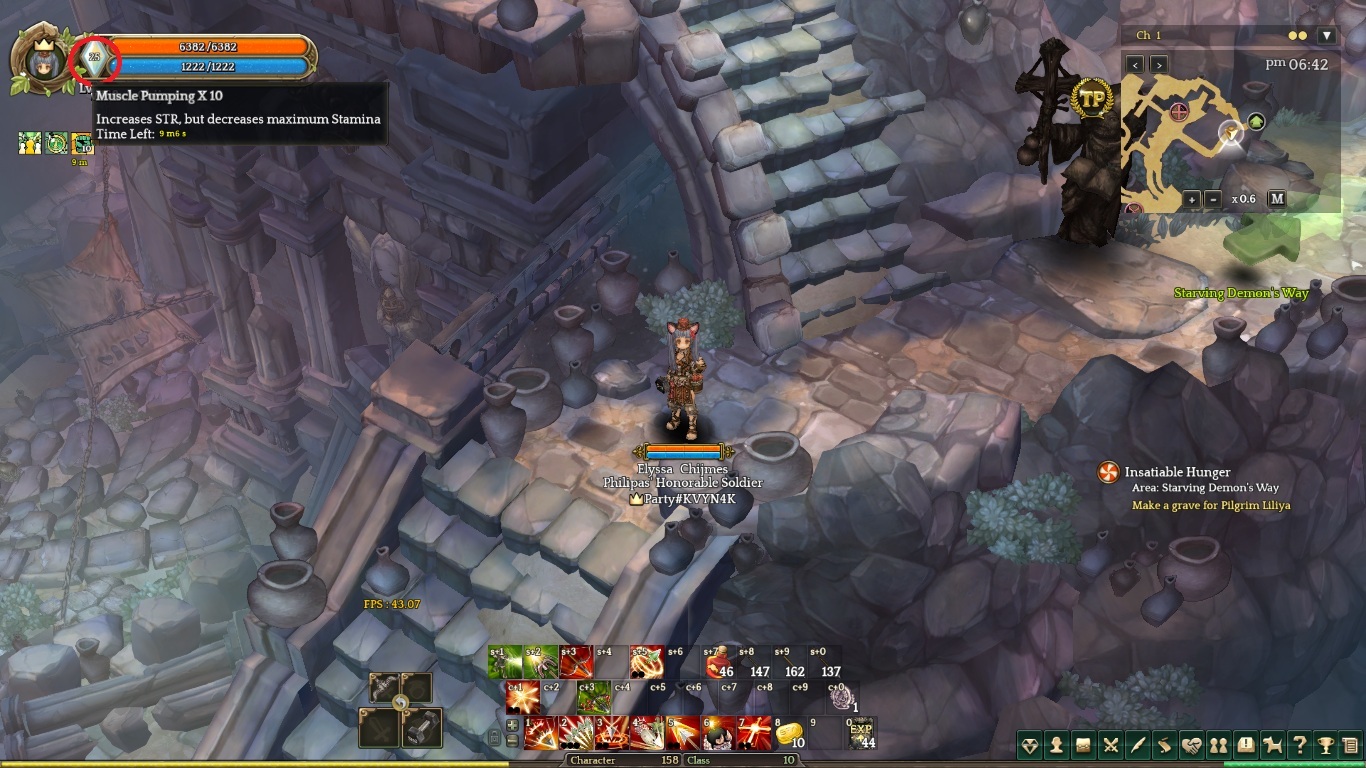Toggle the hotbar lock icon
1366x768 pixels.
493,737
